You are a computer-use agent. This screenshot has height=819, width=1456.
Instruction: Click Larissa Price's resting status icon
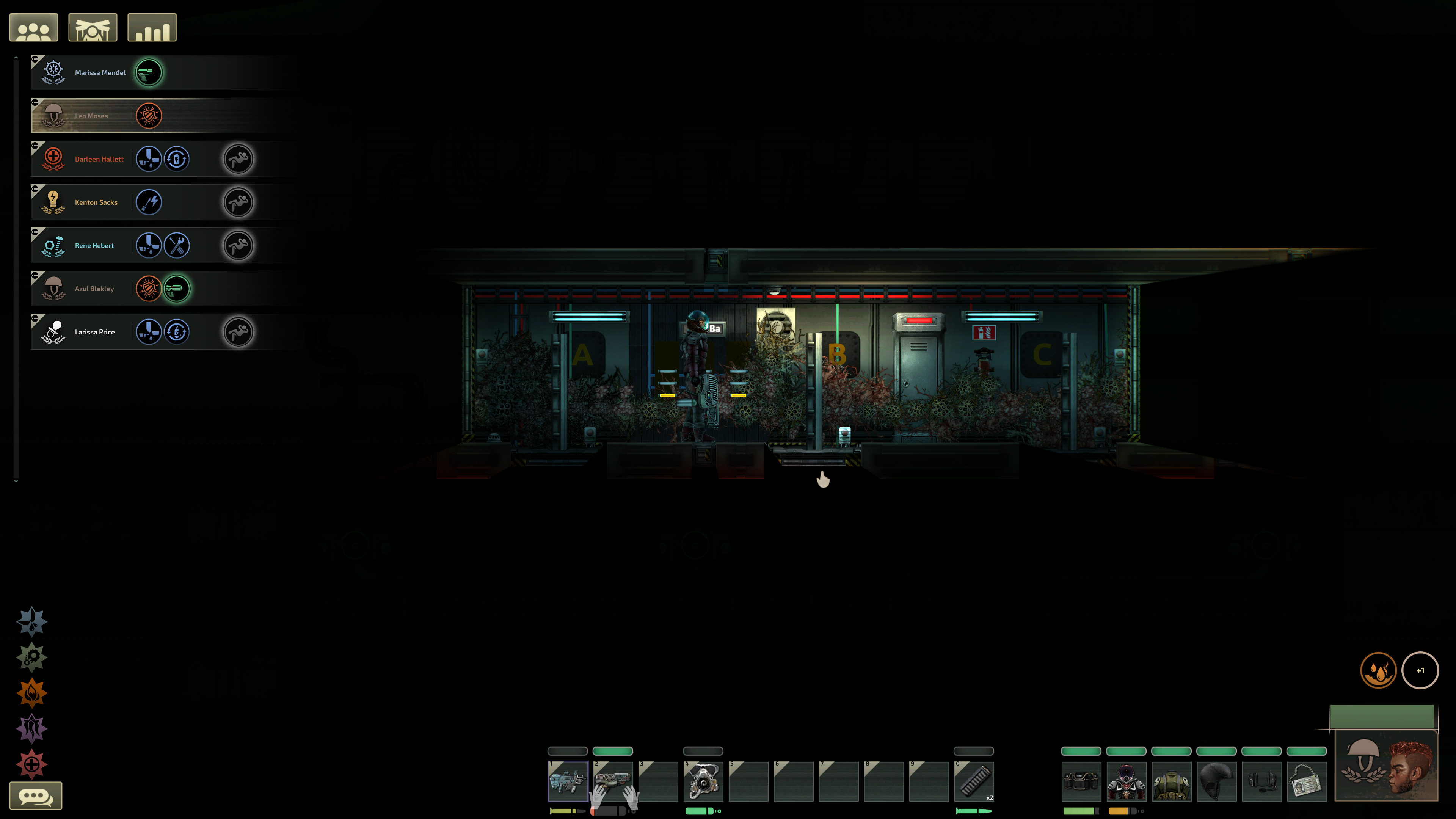coord(238,333)
